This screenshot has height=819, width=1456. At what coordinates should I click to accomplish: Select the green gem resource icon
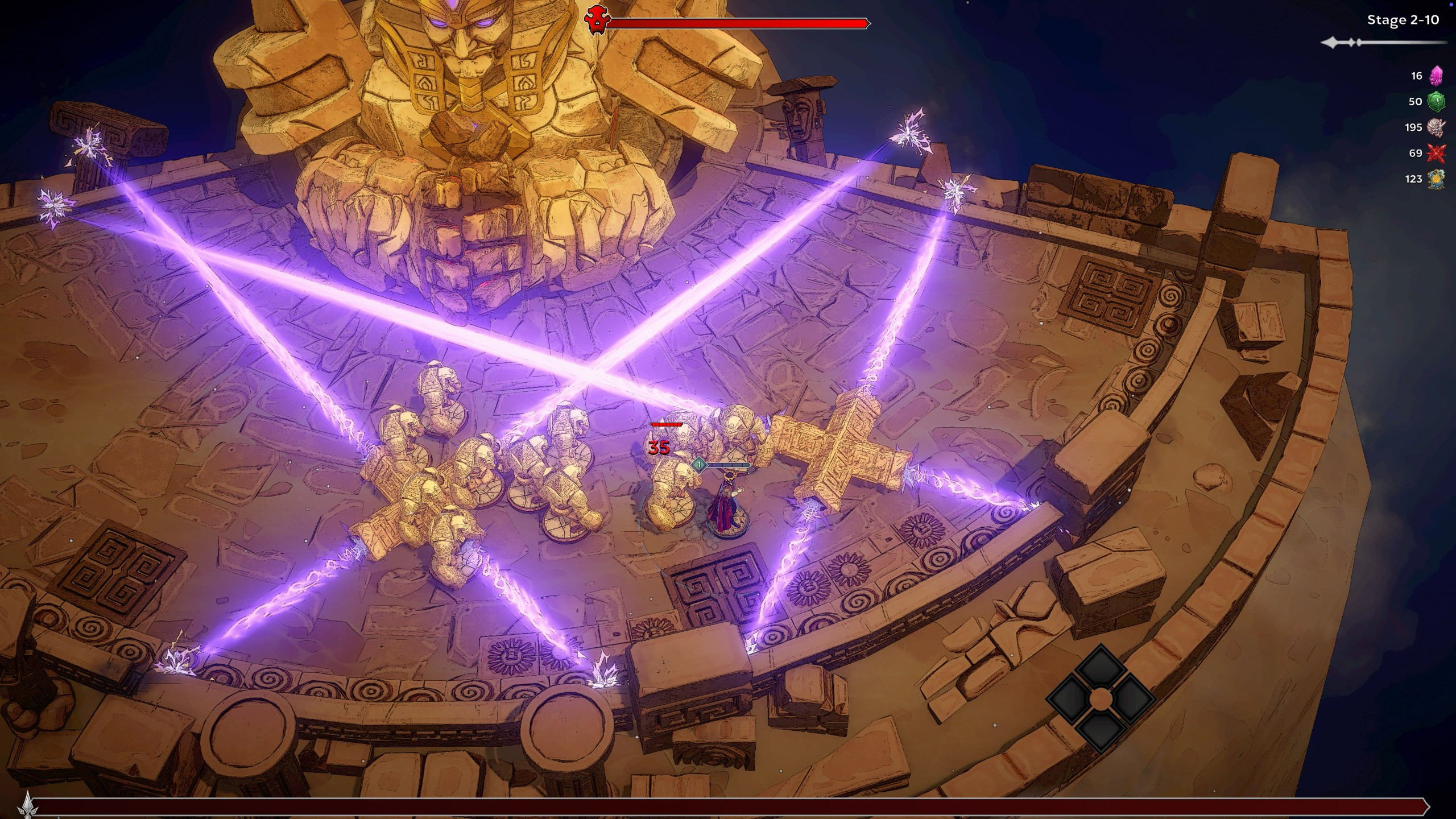click(x=1437, y=102)
